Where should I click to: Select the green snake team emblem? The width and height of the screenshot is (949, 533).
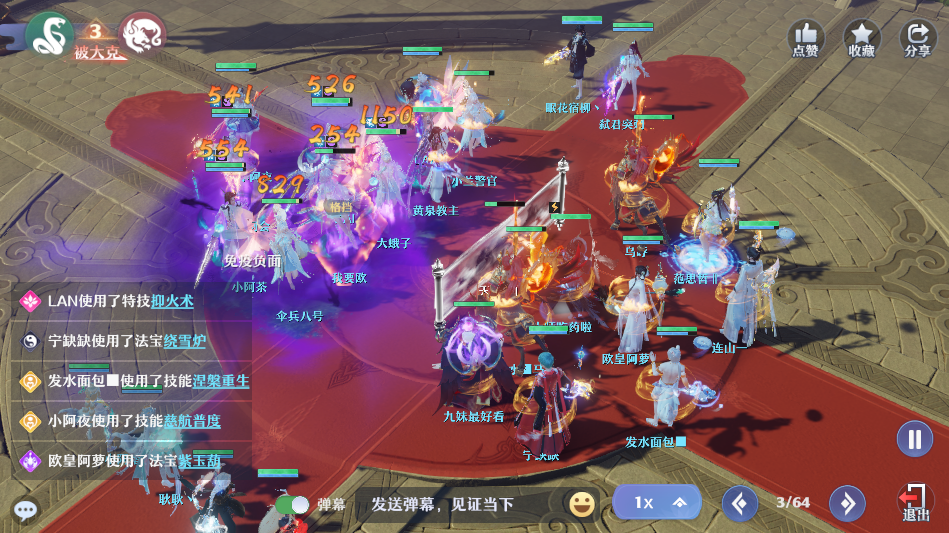tap(49, 35)
